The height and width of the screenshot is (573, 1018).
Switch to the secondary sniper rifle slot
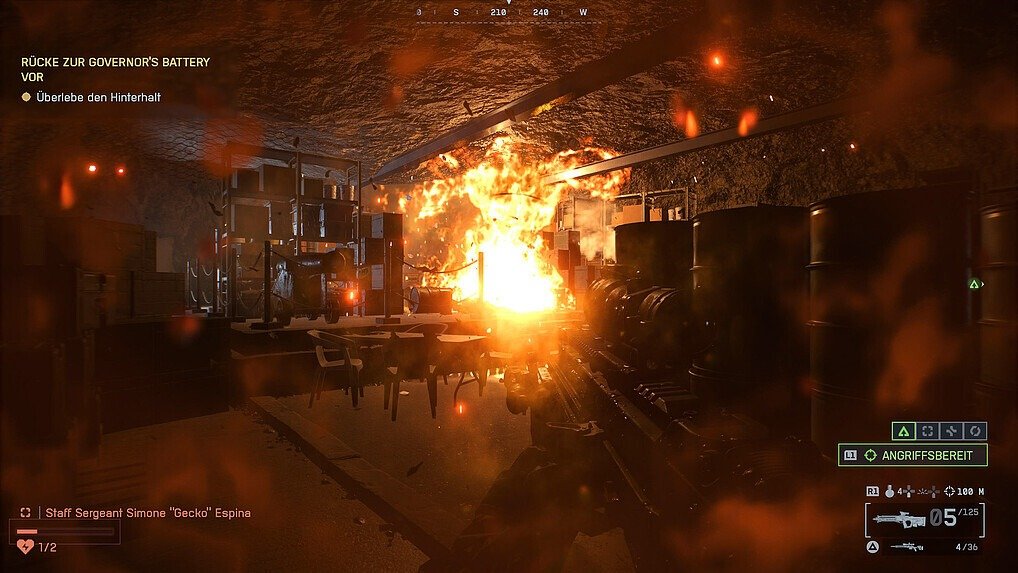(x=907, y=547)
